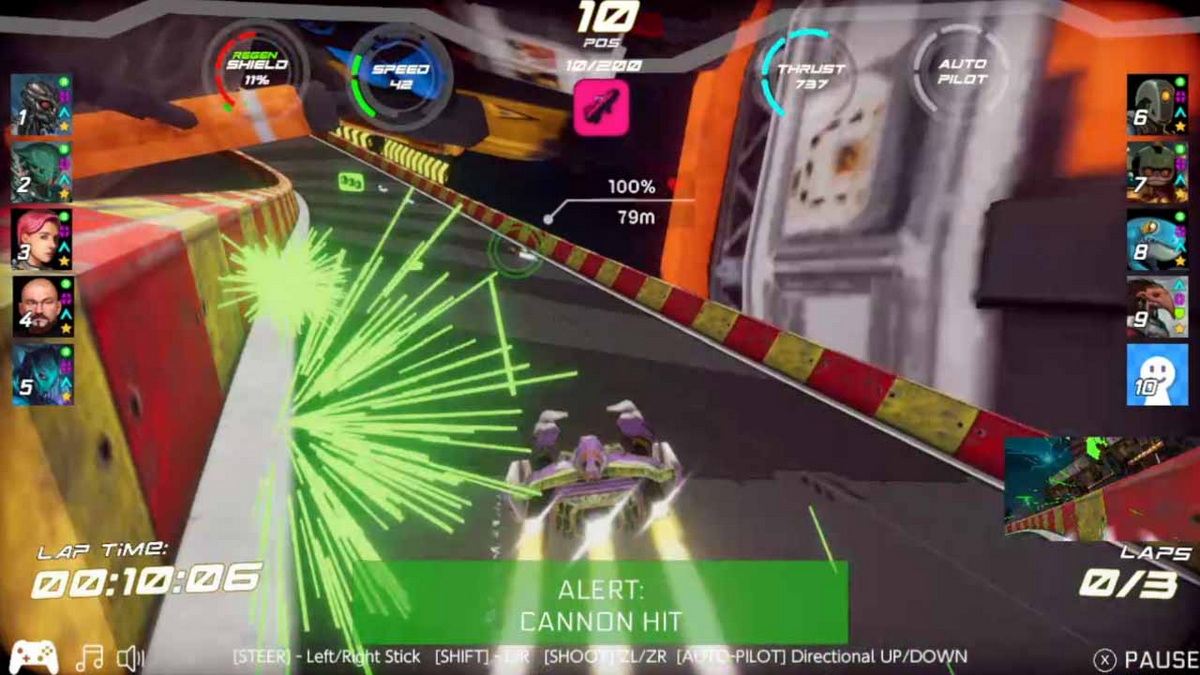1200x675 pixels.
Task: Click the white smiley player avatar
Action: click(x=1157, y=375)
